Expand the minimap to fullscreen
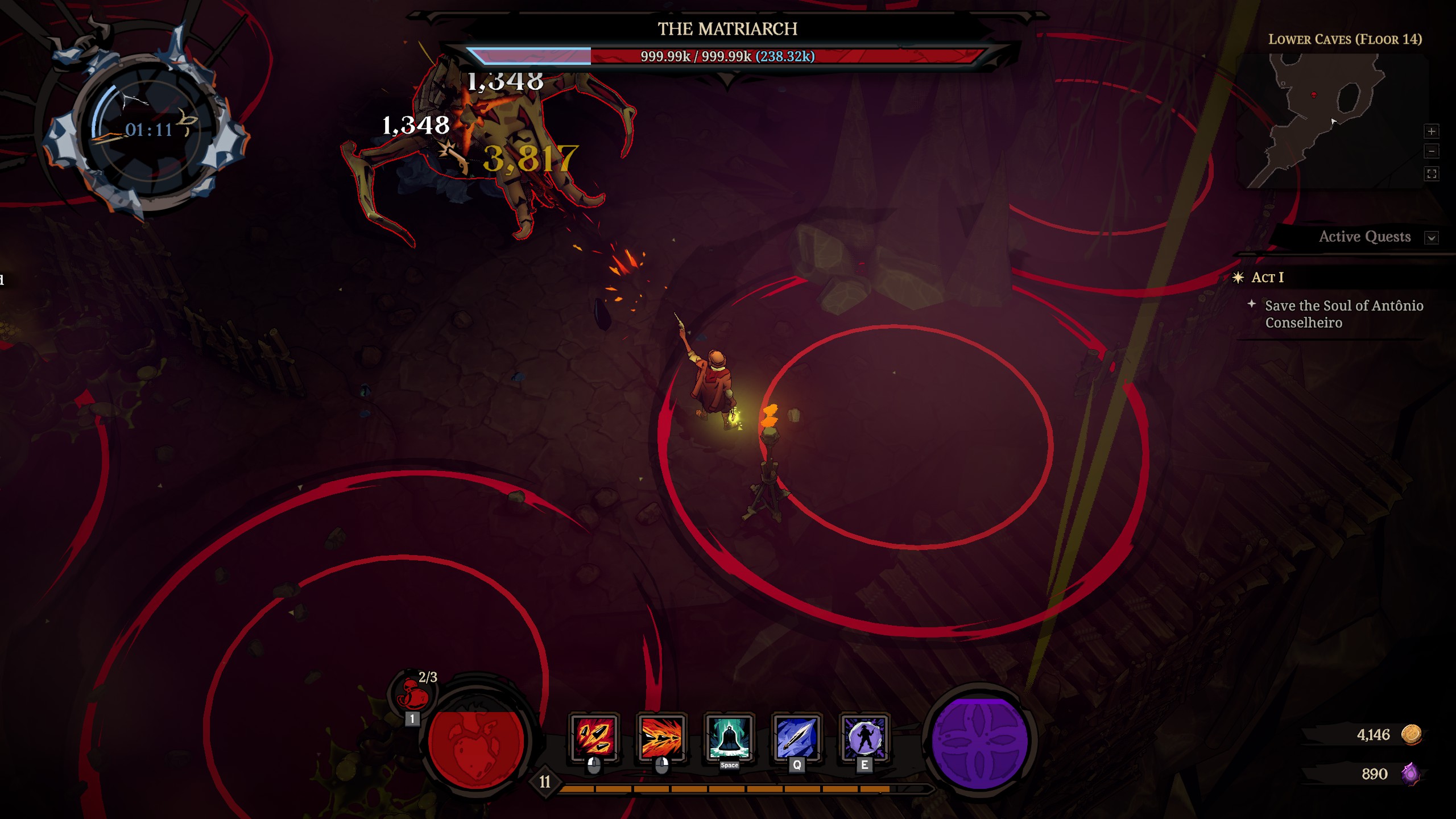This screenshot has width=1456, height=819. tap(1432, 173)
